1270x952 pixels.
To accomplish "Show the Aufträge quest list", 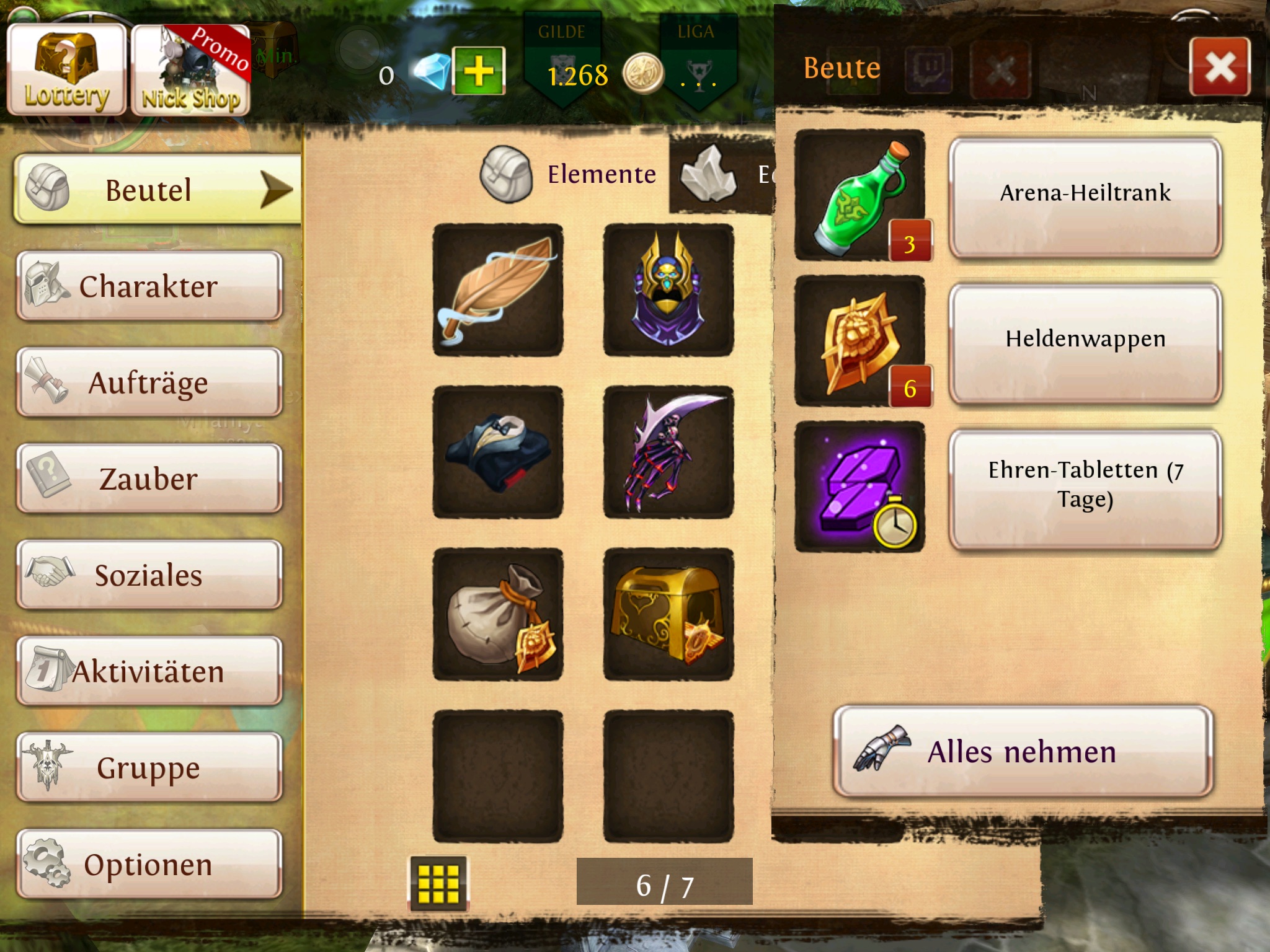I will pyautogui.click(x=149, y=382).
